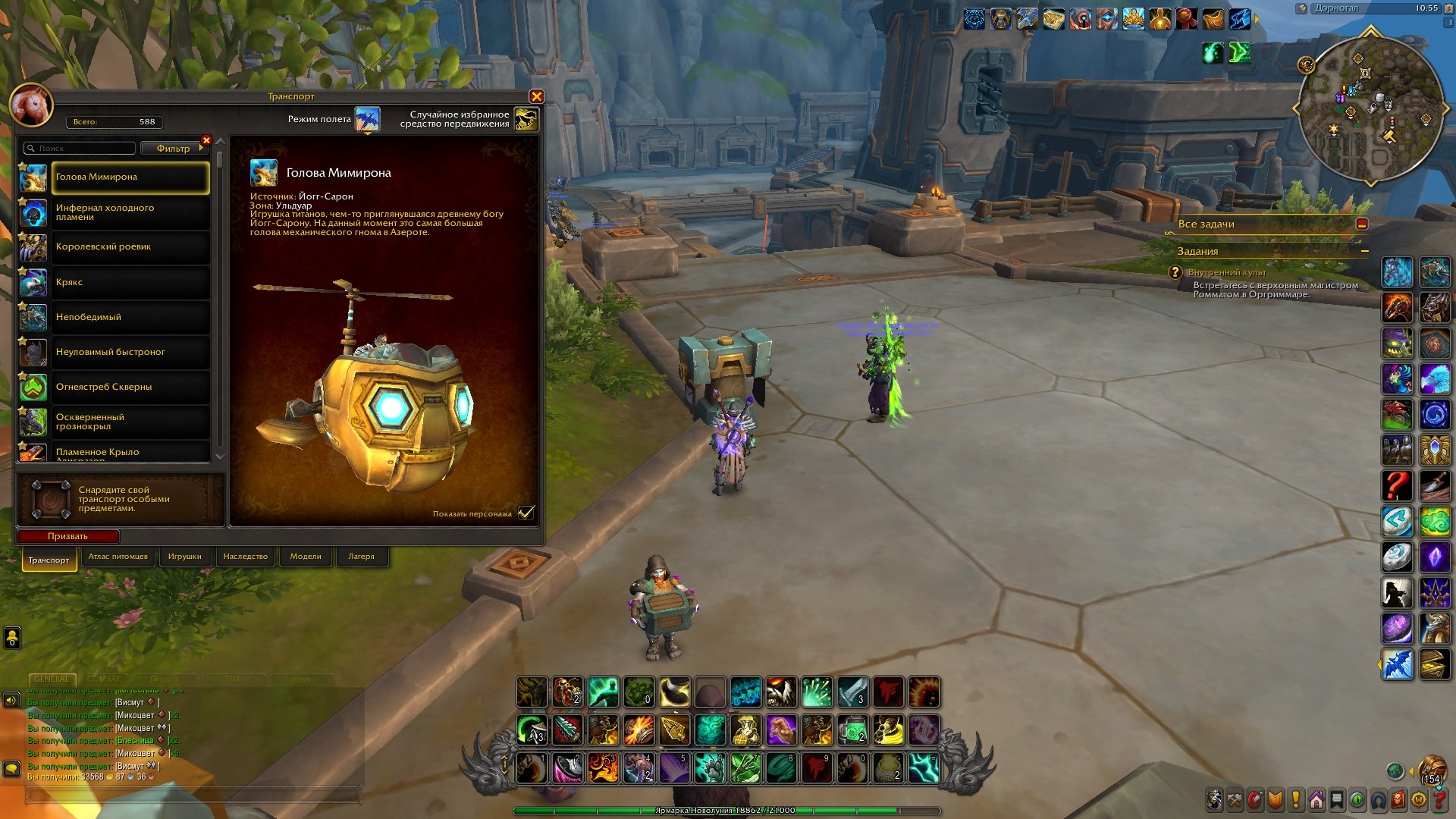Summon a random favorite mount
This screenshot has width=1456, height=819.
(x=526, y=119)
